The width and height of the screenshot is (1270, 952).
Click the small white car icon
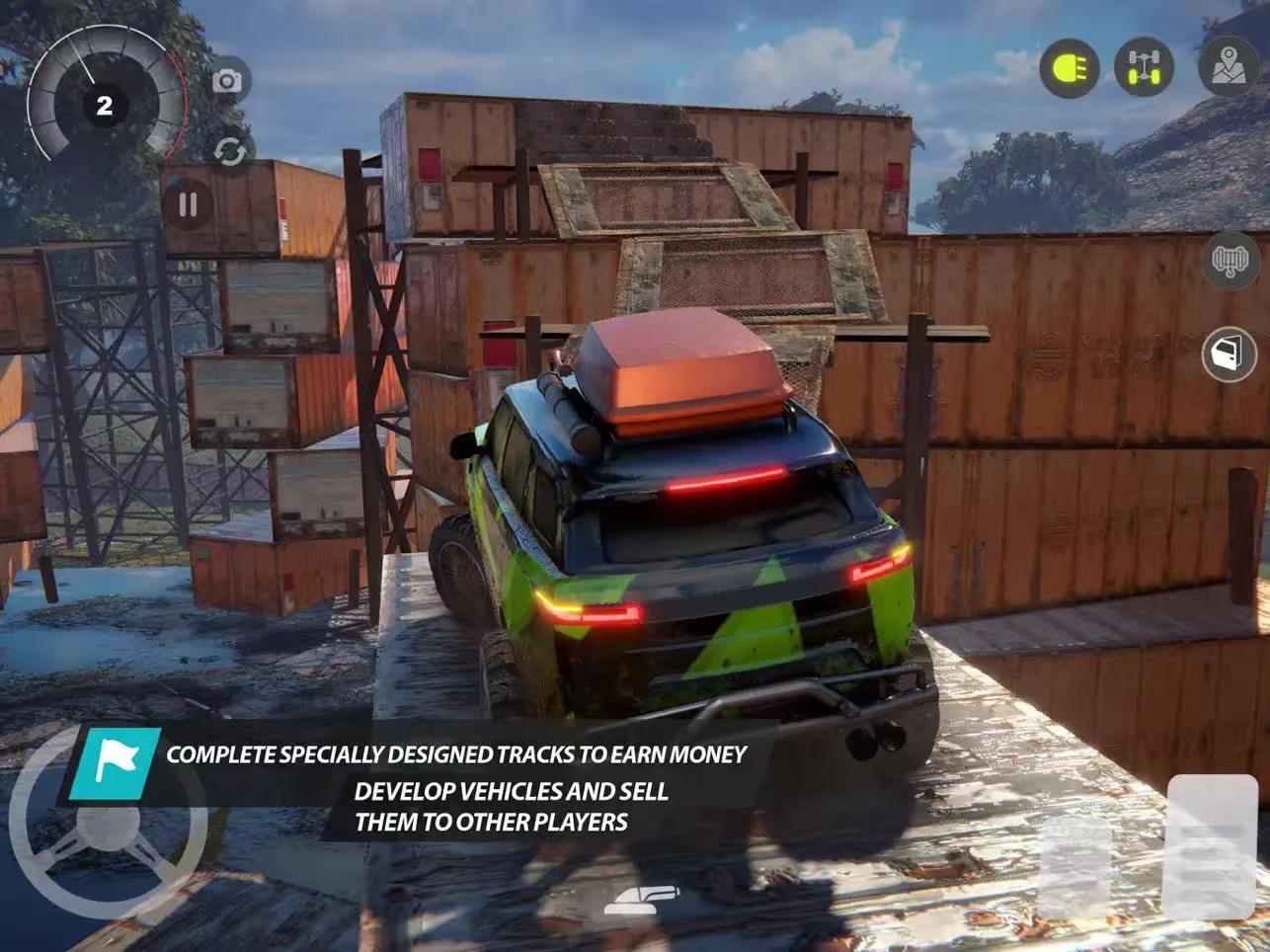coord(642,898)
